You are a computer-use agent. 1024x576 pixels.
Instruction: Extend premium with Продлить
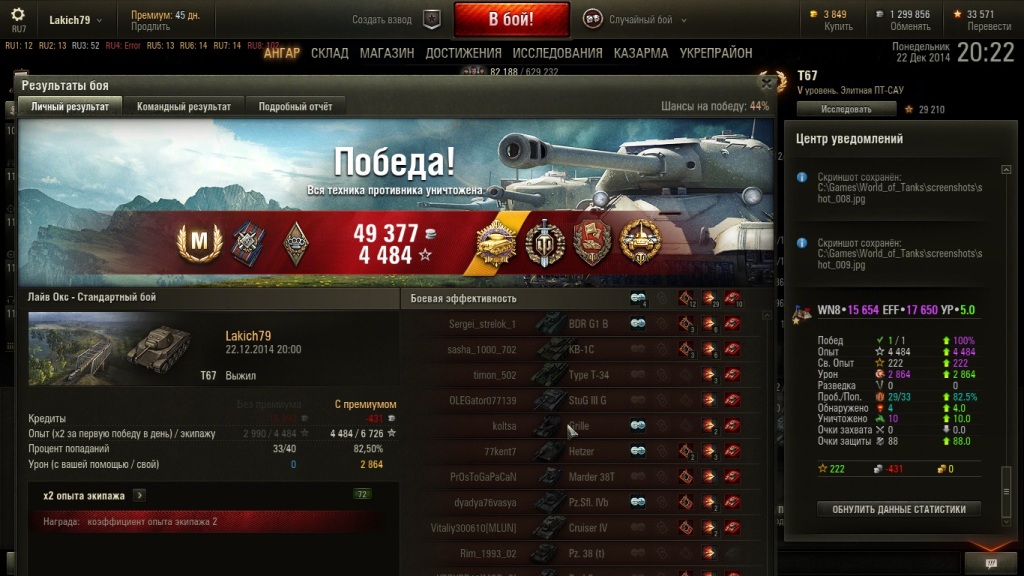point(150,27)
